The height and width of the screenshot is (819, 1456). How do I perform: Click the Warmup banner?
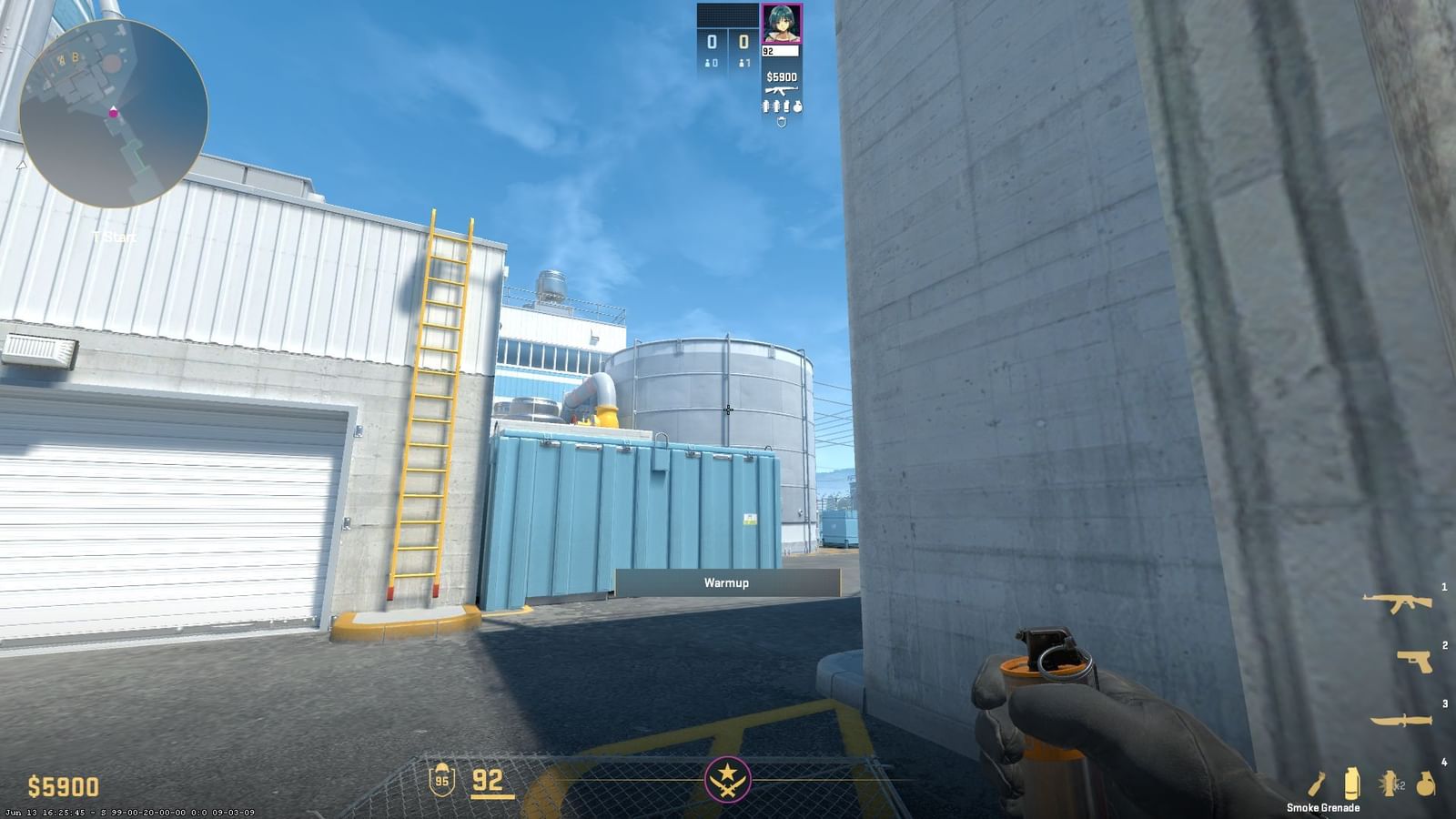click(725, 582)
